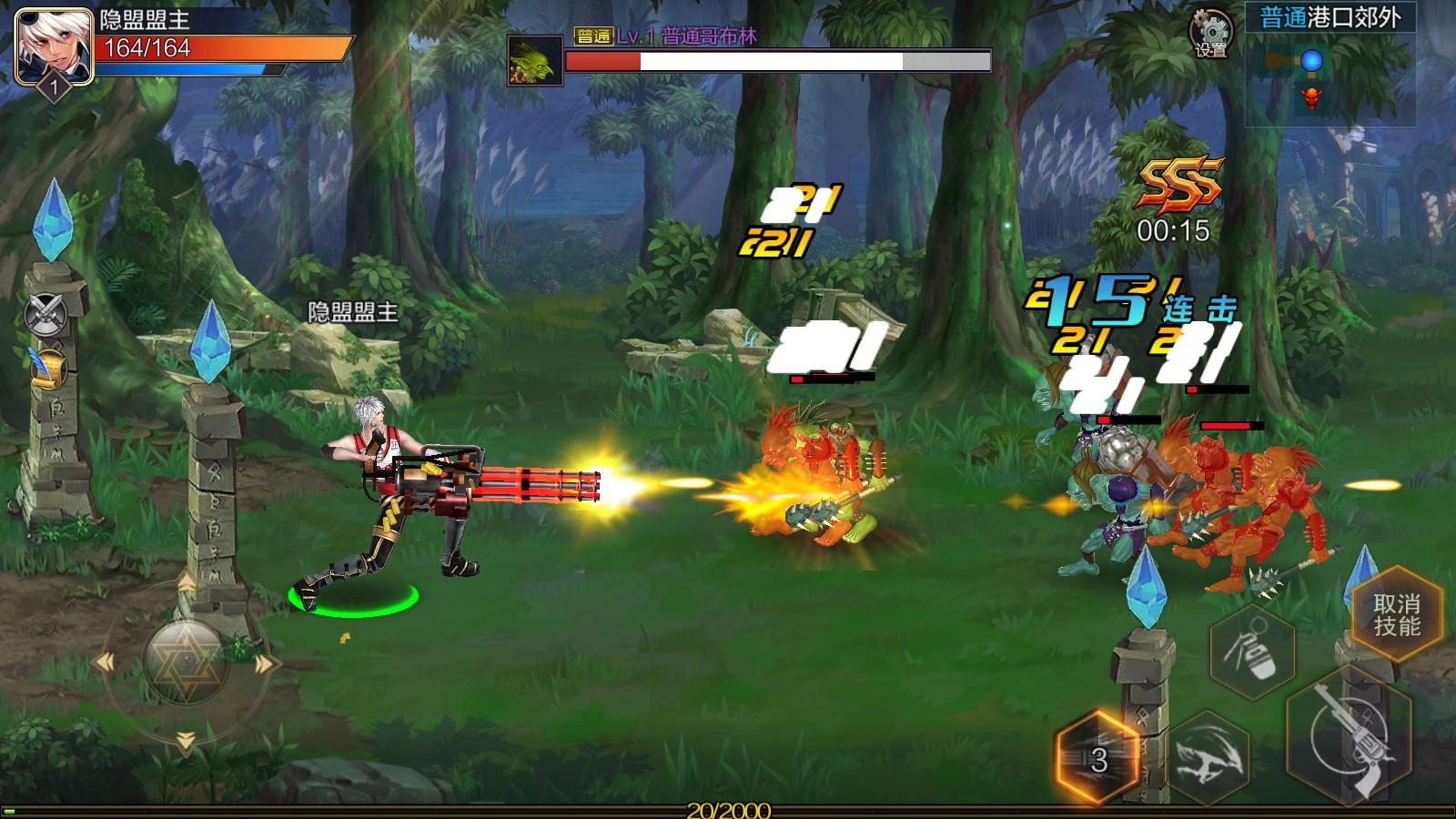Open the player character portrait
Screen dimensions: 1456x819
coord(55,45)
